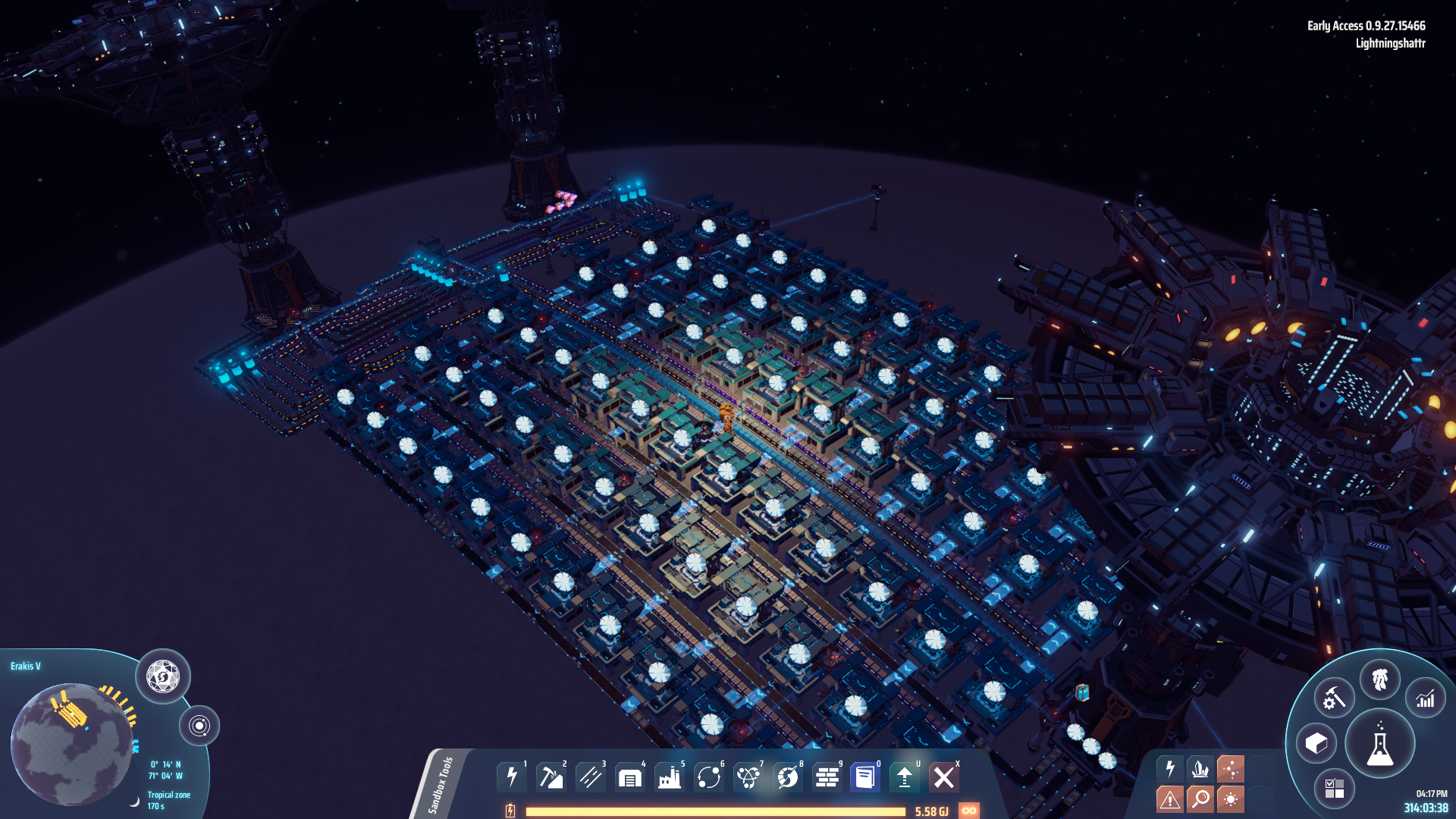Open the inventory cube button
Screen dimensions: 1456x819
[x=1316, y=743]
